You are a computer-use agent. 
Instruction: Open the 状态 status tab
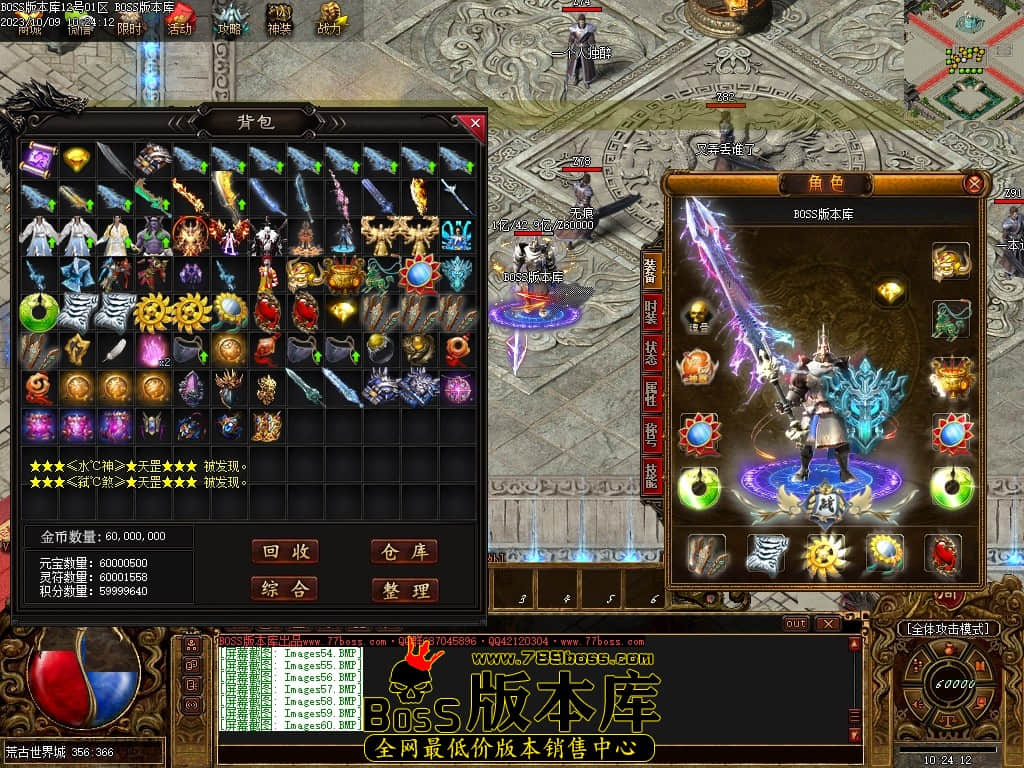coord(651,355)
